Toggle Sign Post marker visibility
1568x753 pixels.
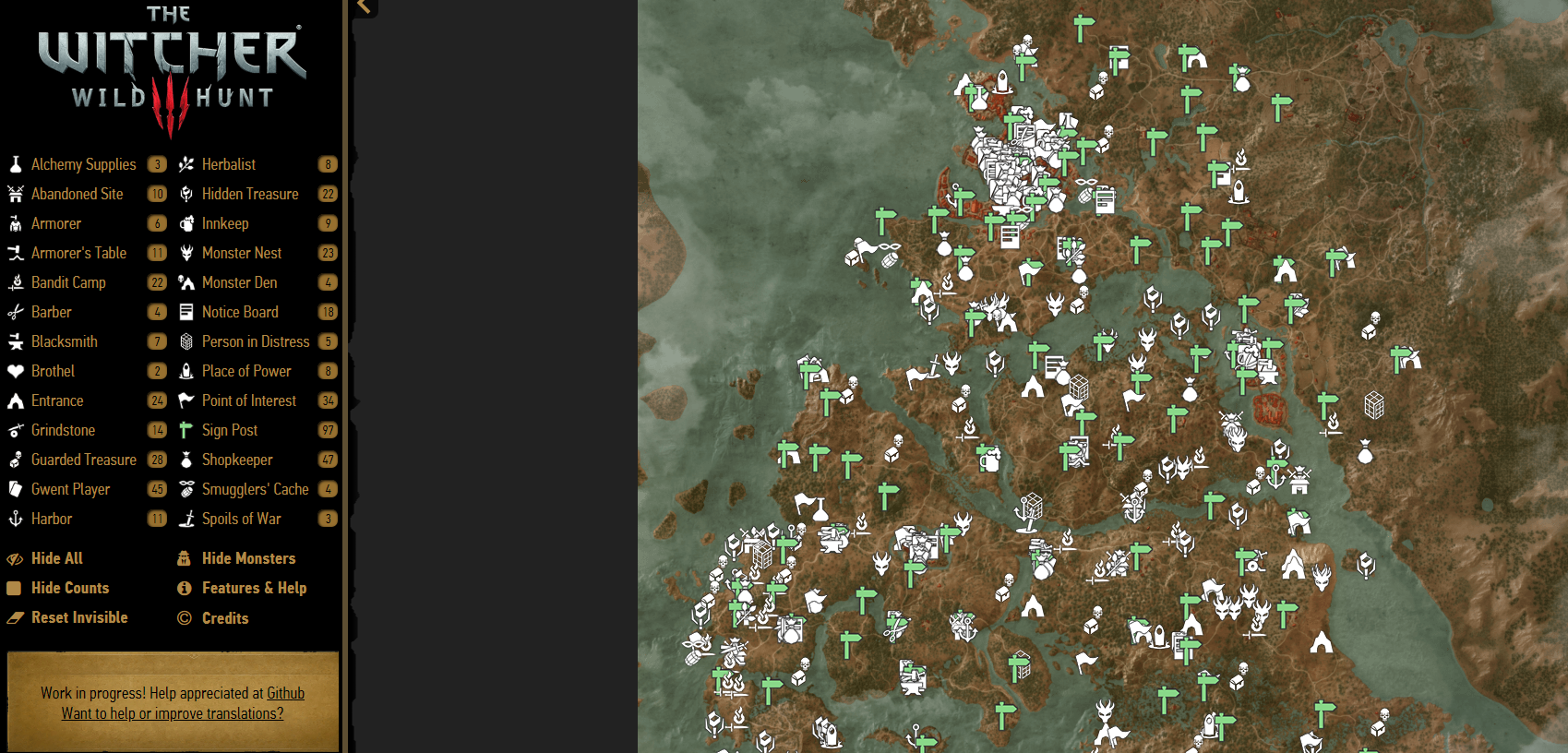pos(228,430)
